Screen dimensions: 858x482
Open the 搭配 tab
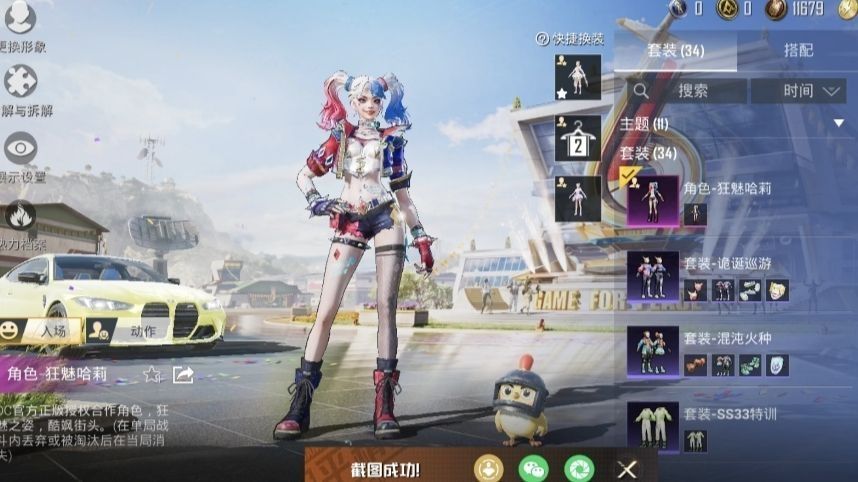click(798, 50)
